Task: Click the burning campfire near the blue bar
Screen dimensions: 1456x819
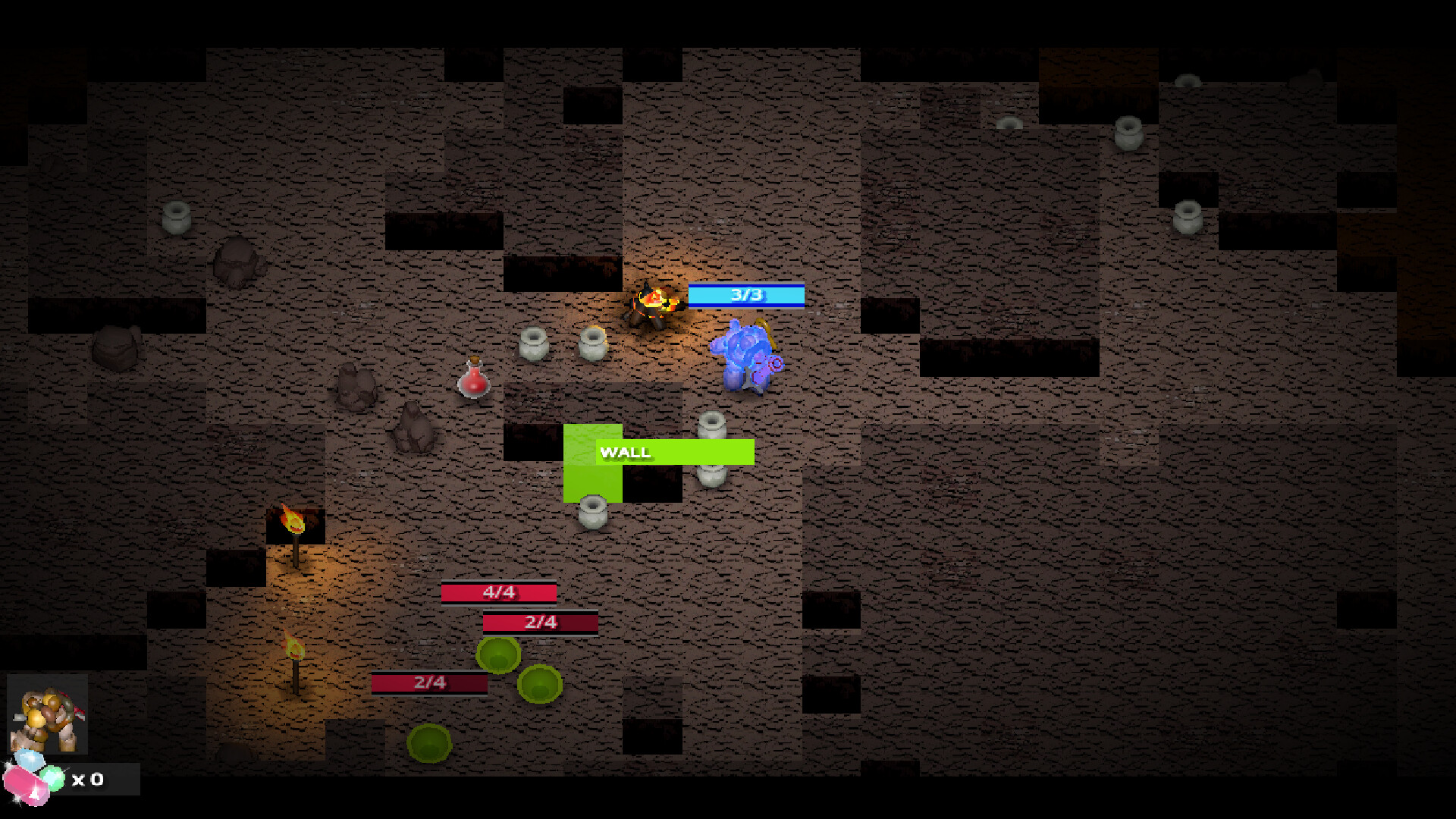Action: (656, 303)
